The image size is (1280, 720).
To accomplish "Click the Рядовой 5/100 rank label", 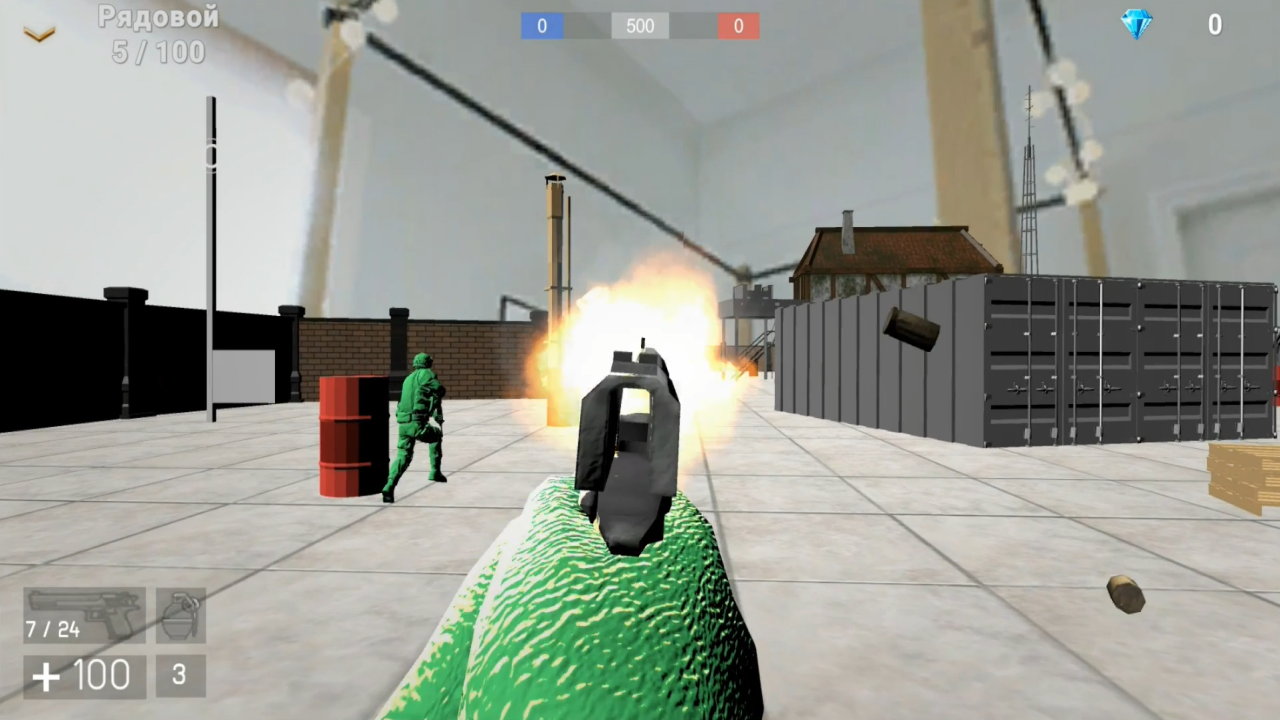I will coord(156,33).
